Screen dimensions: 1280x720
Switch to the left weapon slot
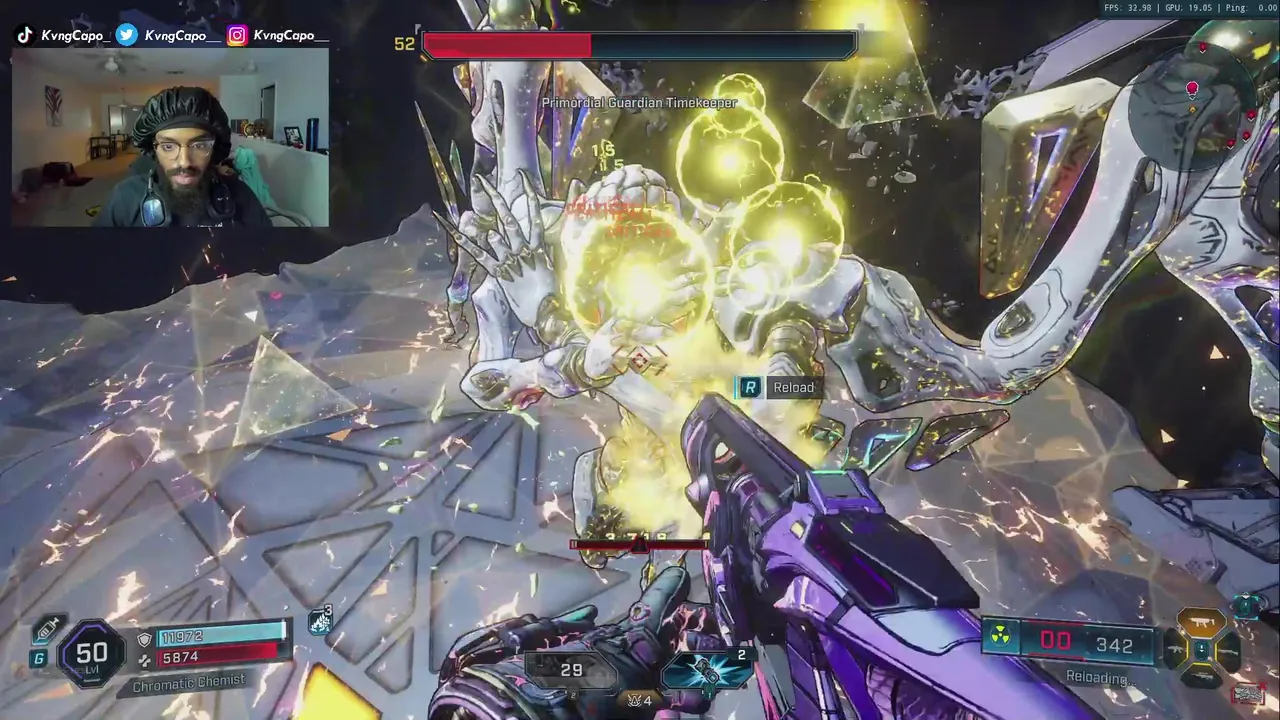(x=1177, y=650)
